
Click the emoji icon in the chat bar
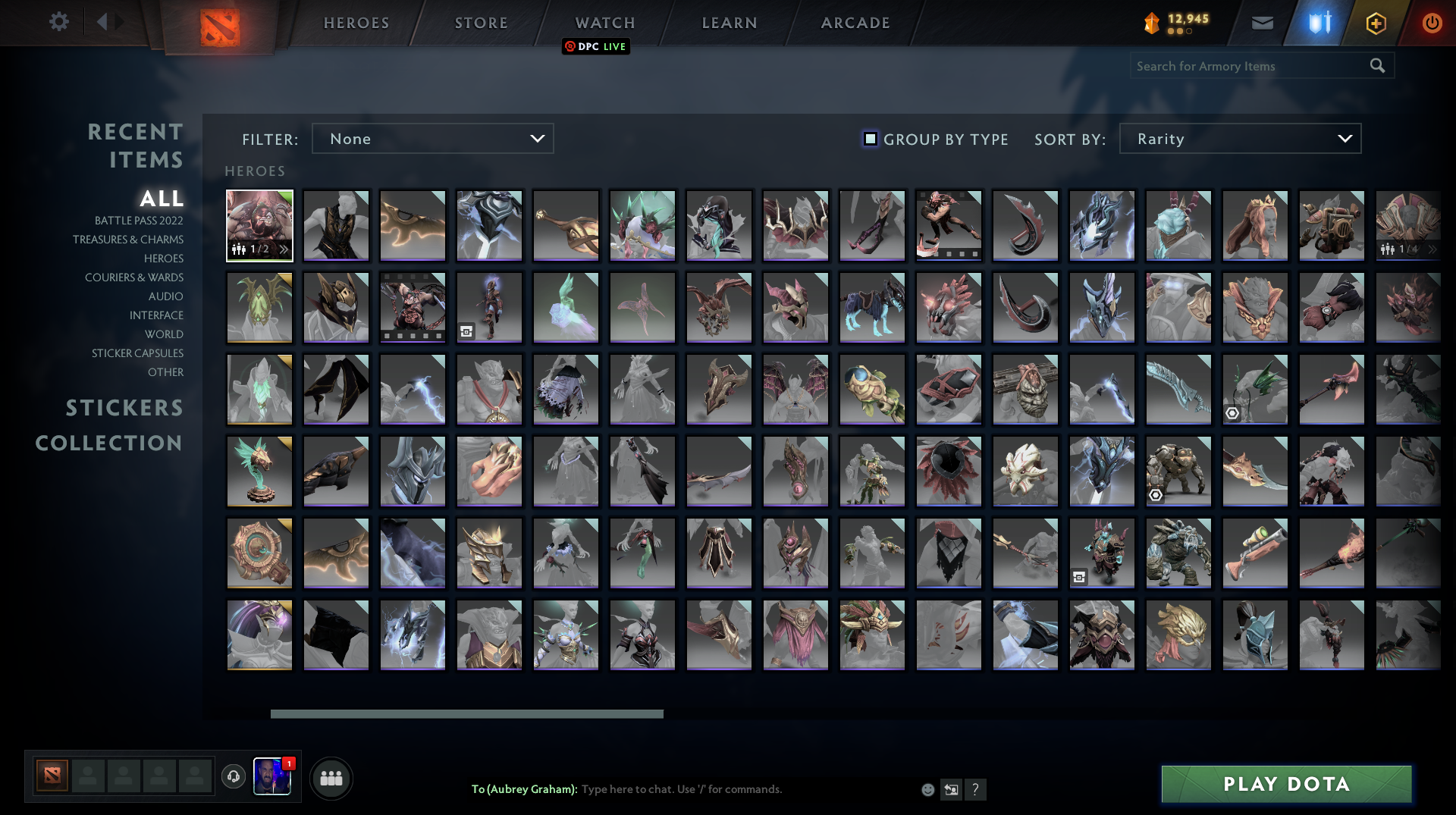(x=927, y=789)
